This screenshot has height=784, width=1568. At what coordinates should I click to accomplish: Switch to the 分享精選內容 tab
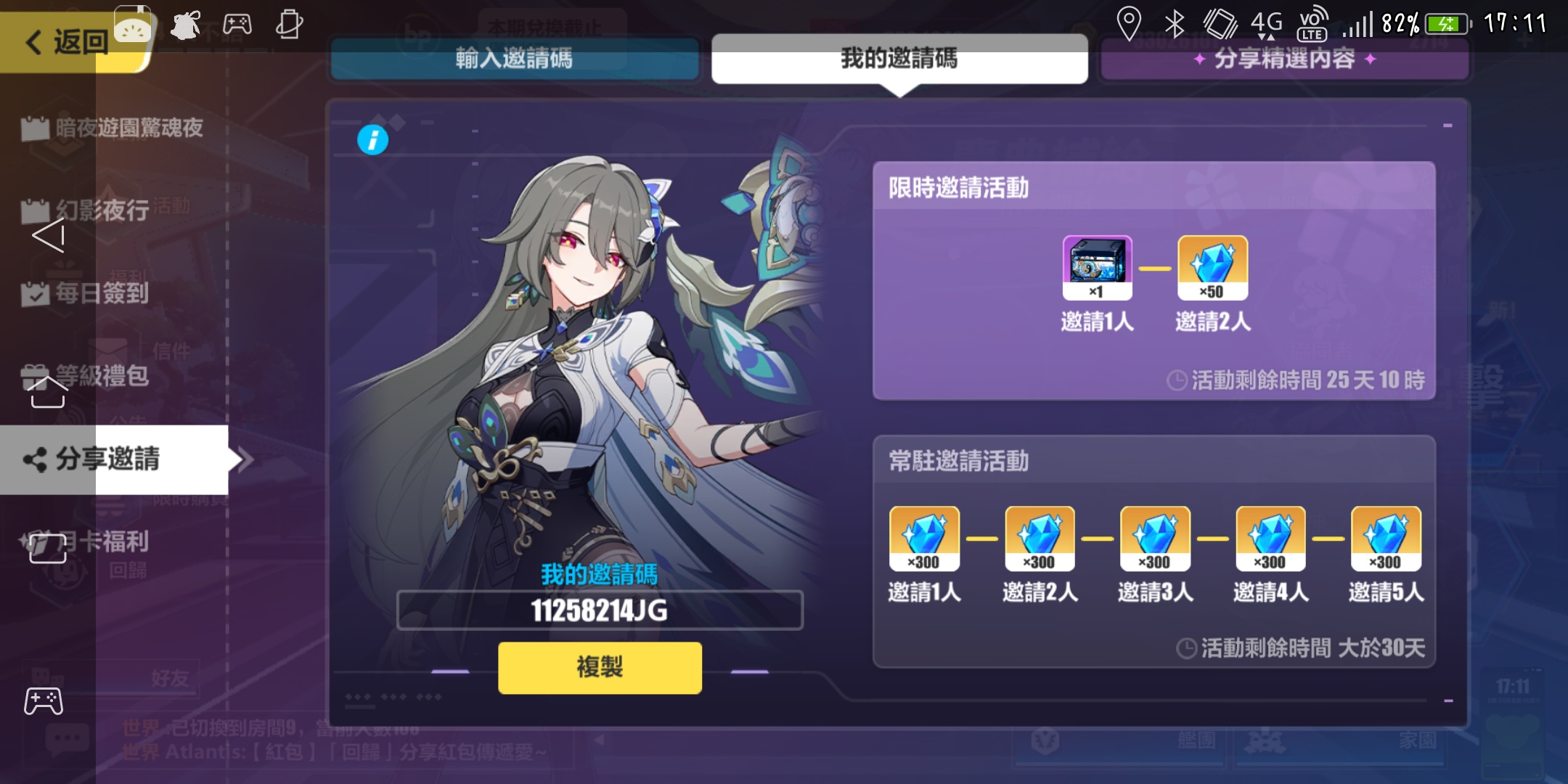1285,60
